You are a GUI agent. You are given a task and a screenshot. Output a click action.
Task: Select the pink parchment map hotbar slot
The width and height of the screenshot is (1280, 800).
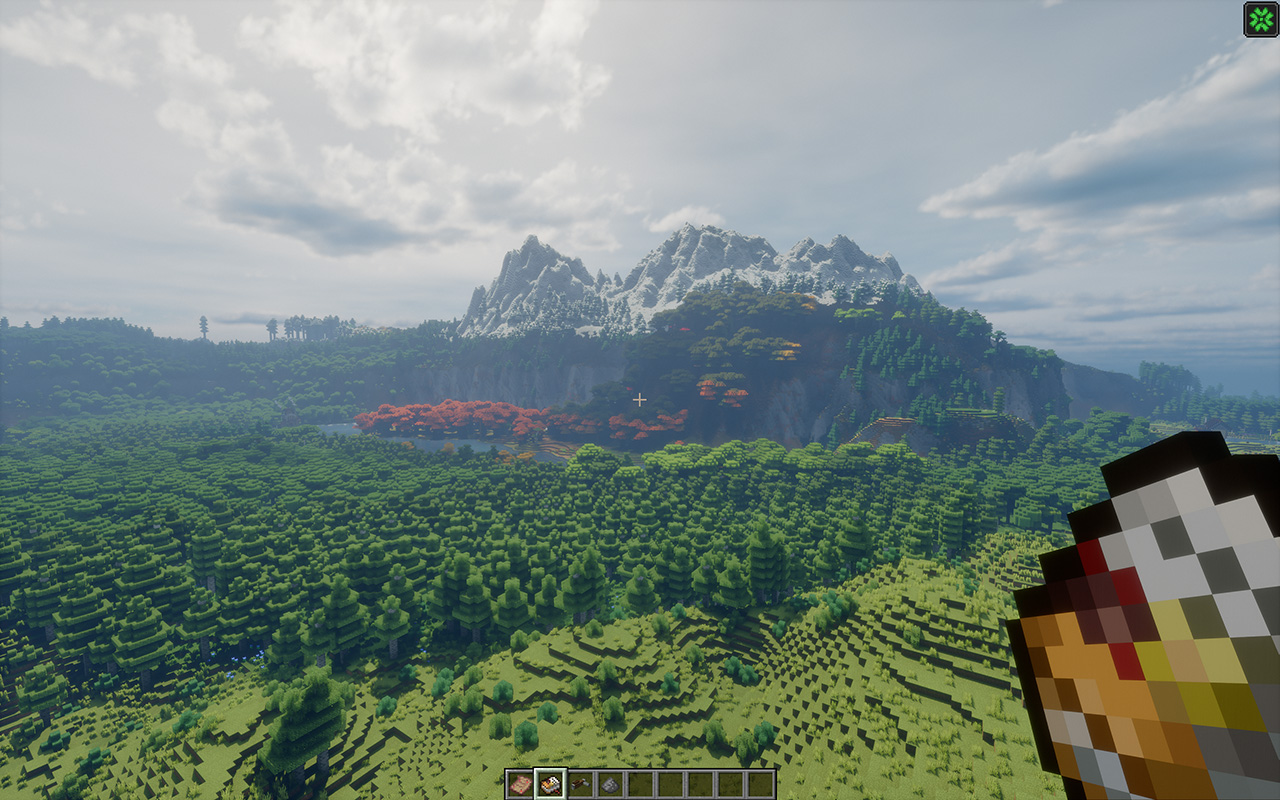519,784
